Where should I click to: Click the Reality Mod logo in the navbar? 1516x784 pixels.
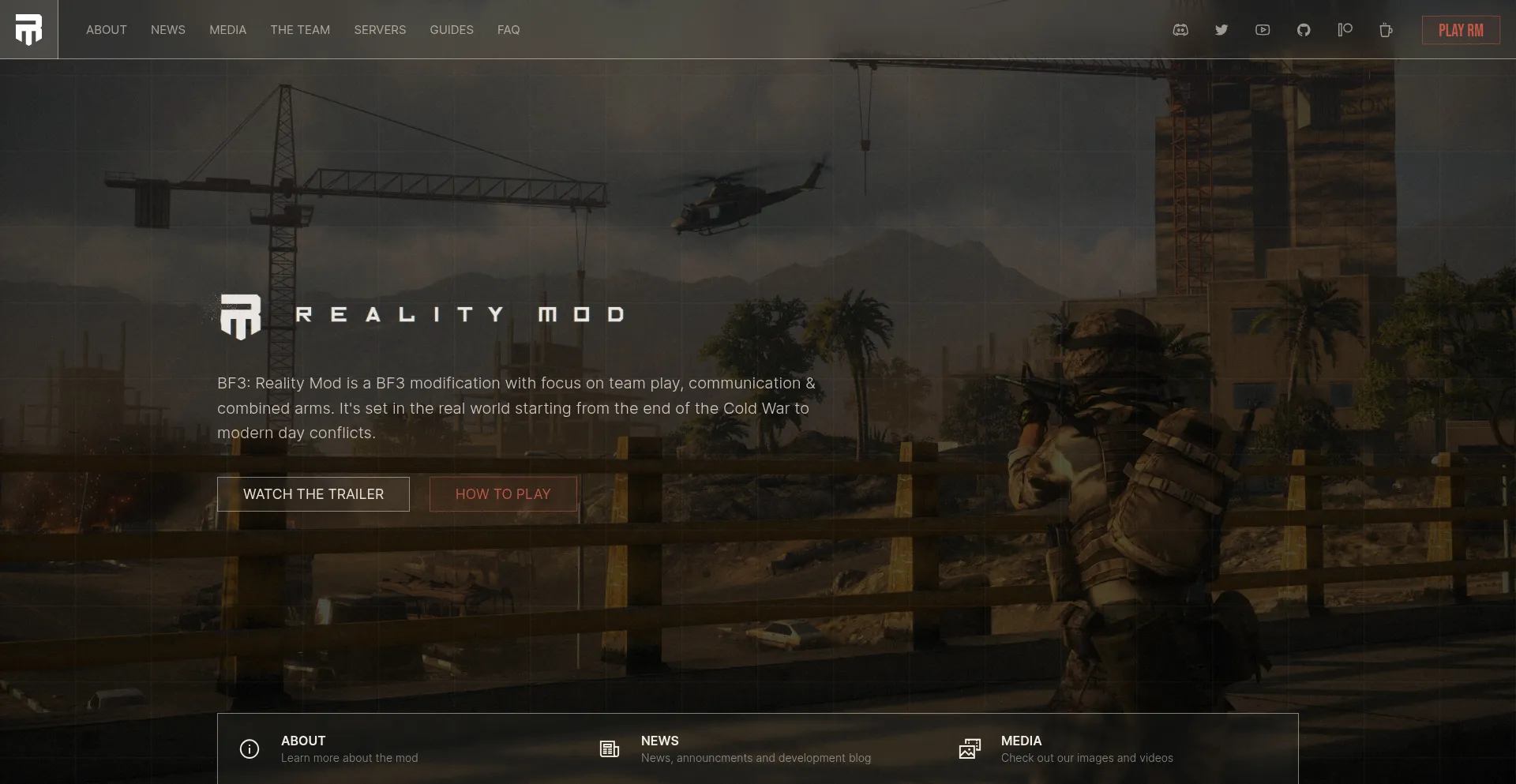coord(28,29)
